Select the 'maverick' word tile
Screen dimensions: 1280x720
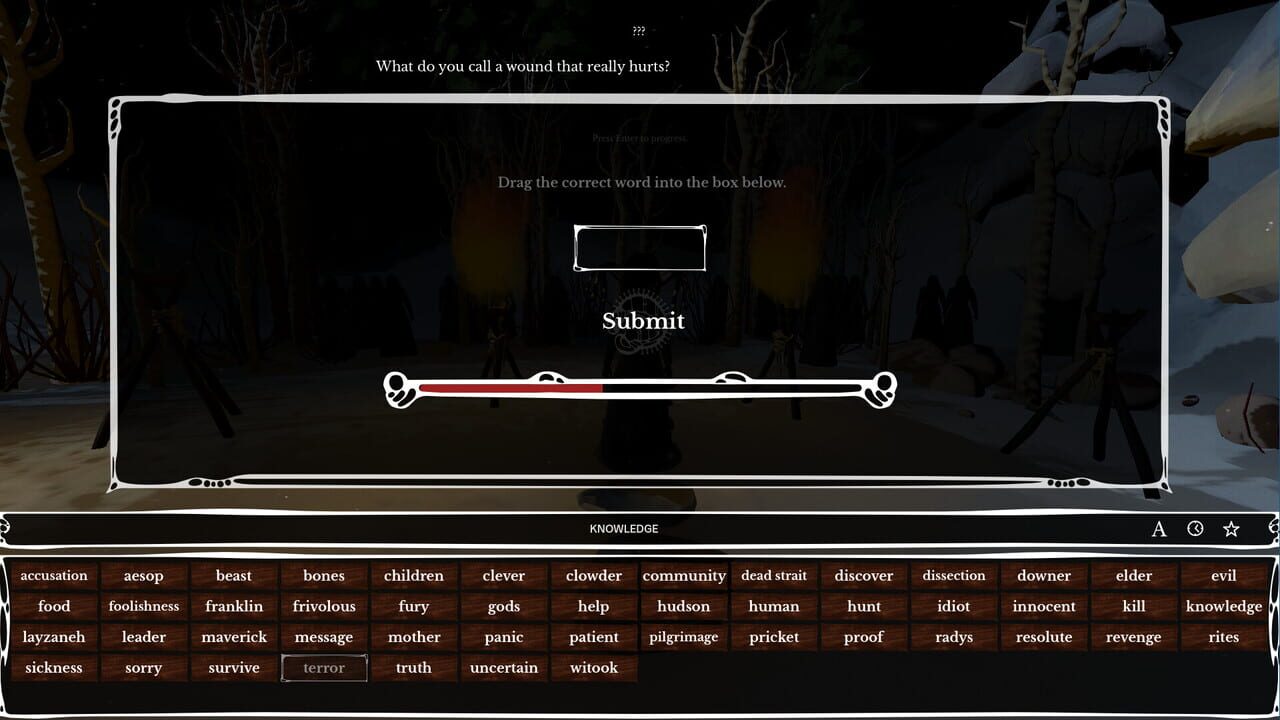[x=233, y=637]
